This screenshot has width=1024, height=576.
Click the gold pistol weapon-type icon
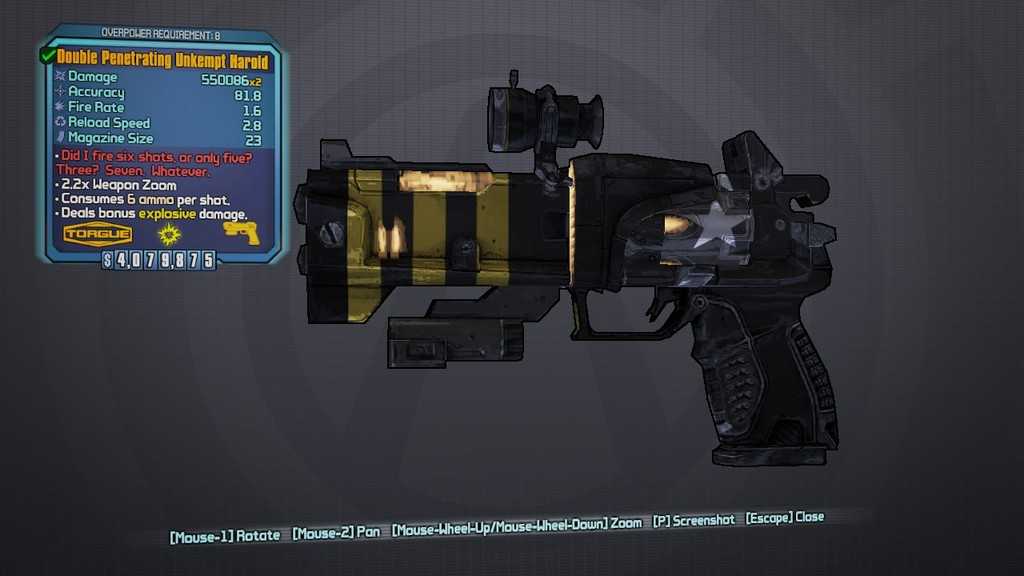coord(240,233)
